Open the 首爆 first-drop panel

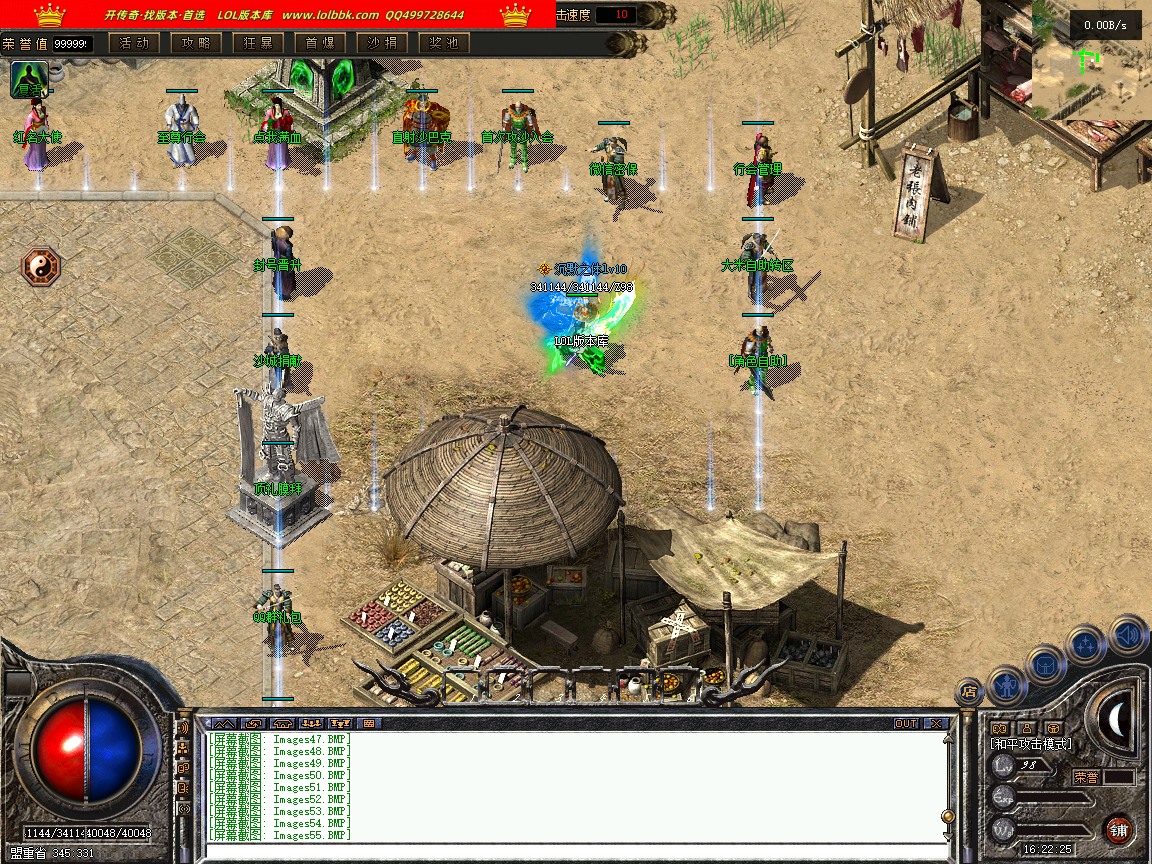[x=320, y=43]
